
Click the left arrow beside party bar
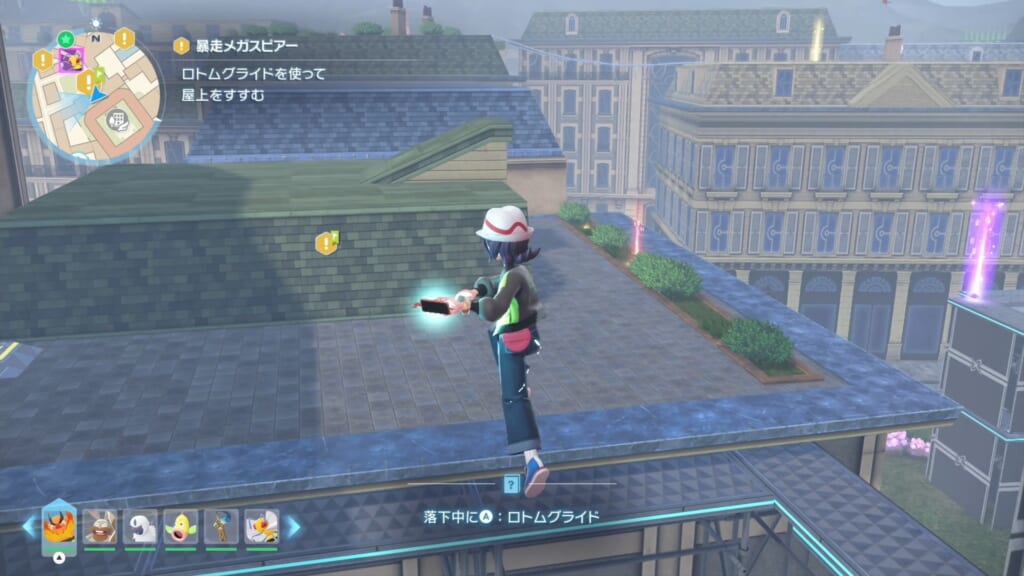click(30, 526)
